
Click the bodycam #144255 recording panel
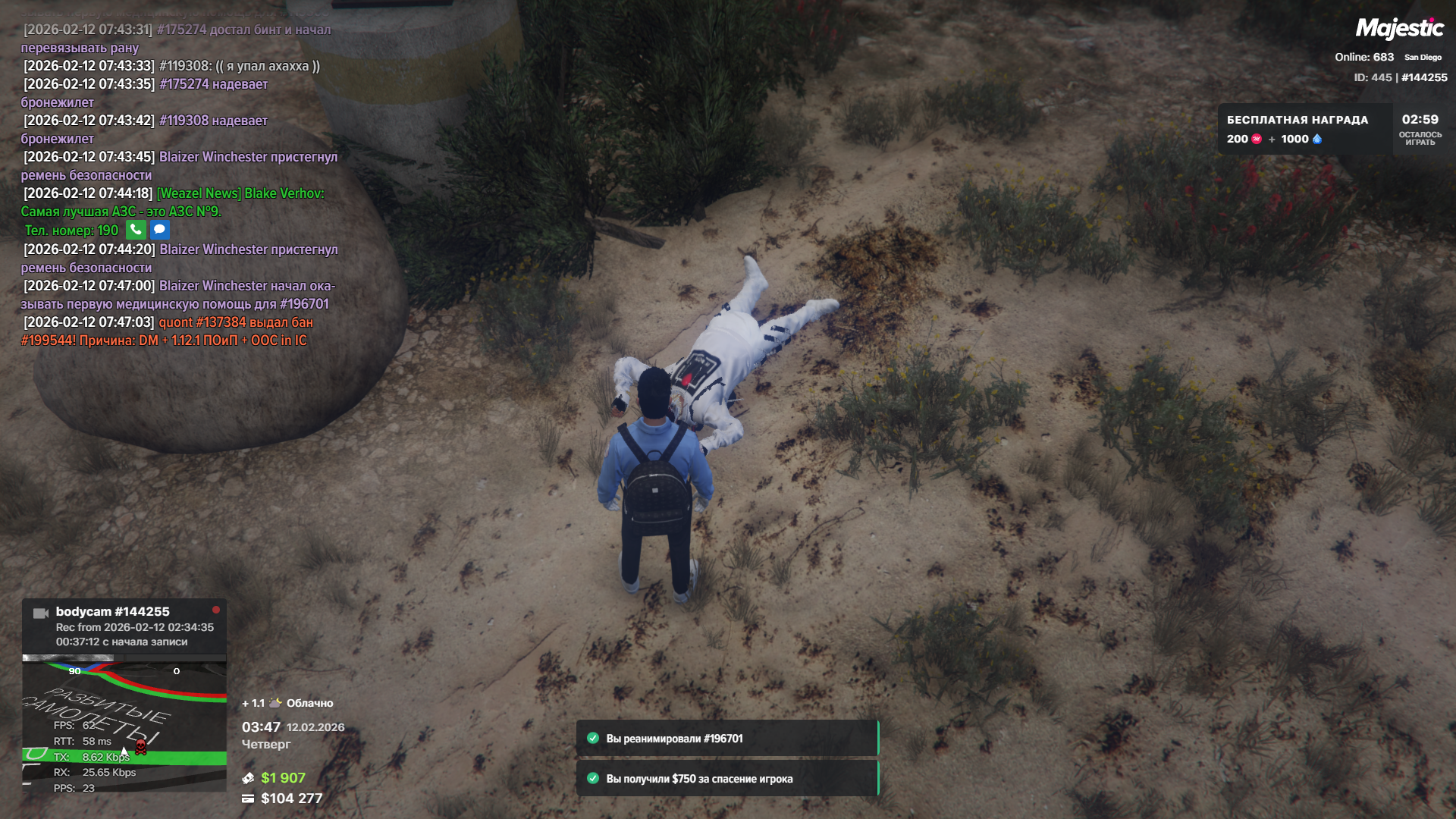[124, 626]
